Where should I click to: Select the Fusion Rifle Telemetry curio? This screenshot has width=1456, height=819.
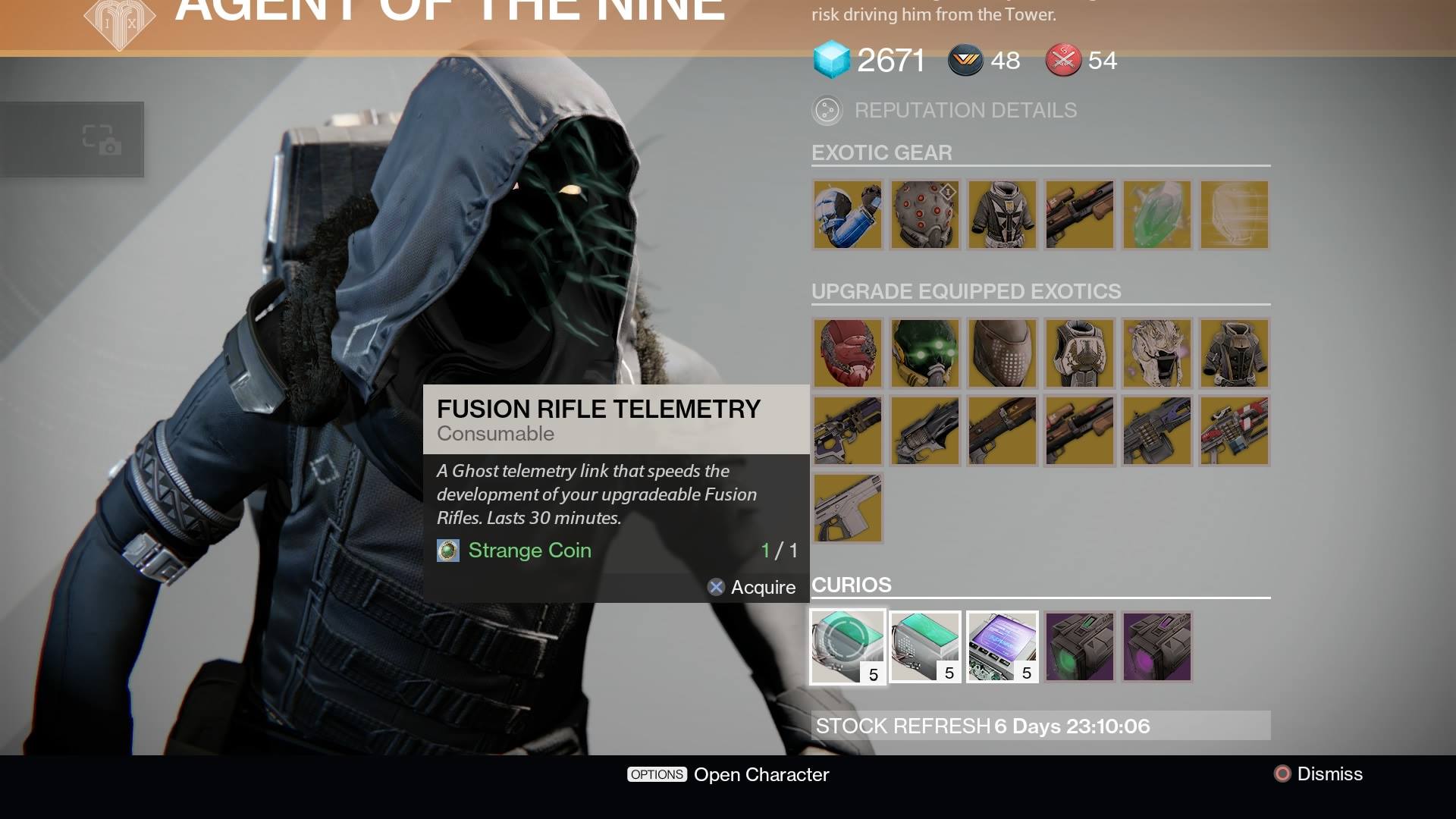point(847,646)
